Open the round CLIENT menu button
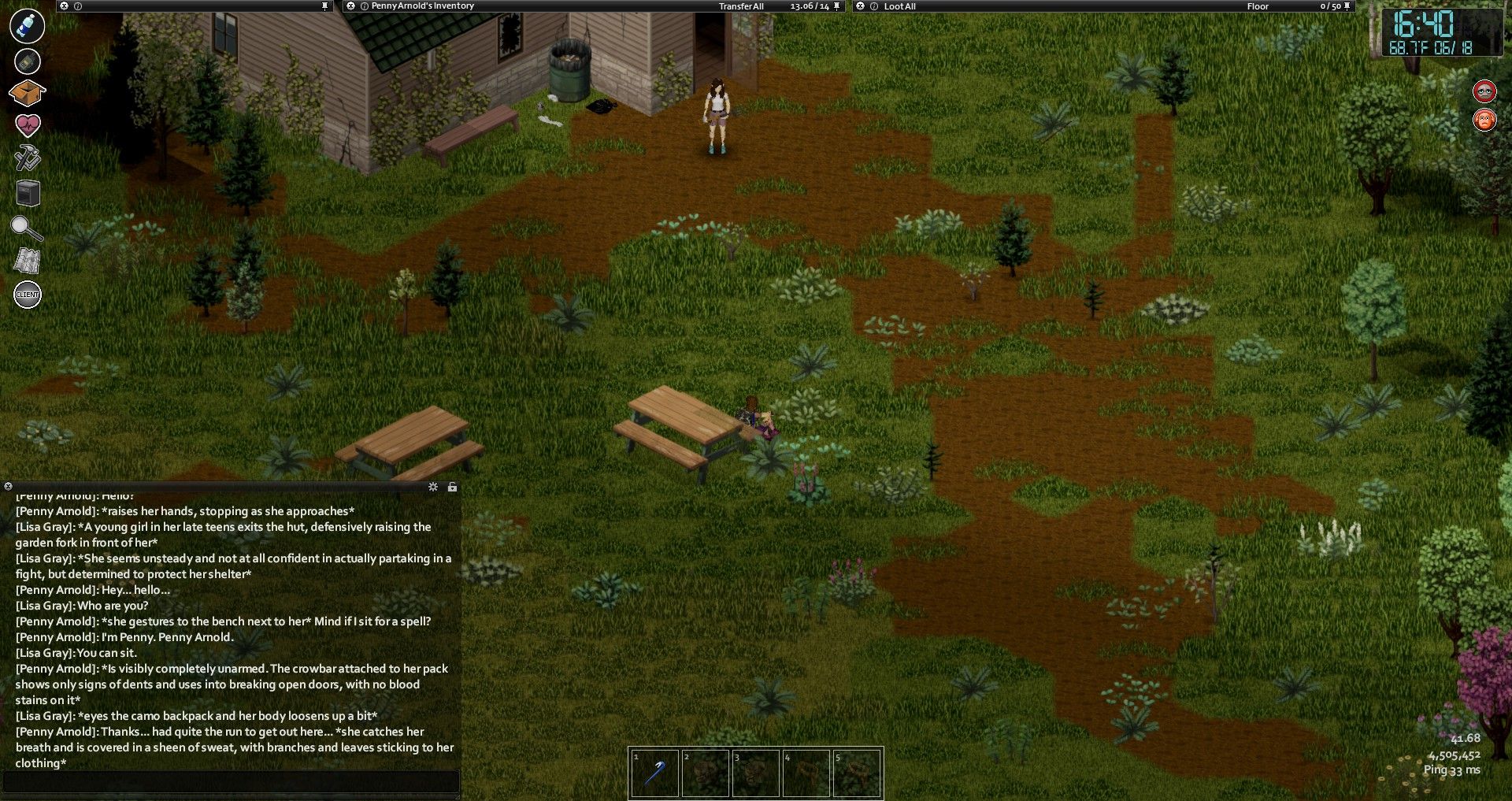Image resolution: width=1512 pixels, height=801 pixels. [28, 295]
